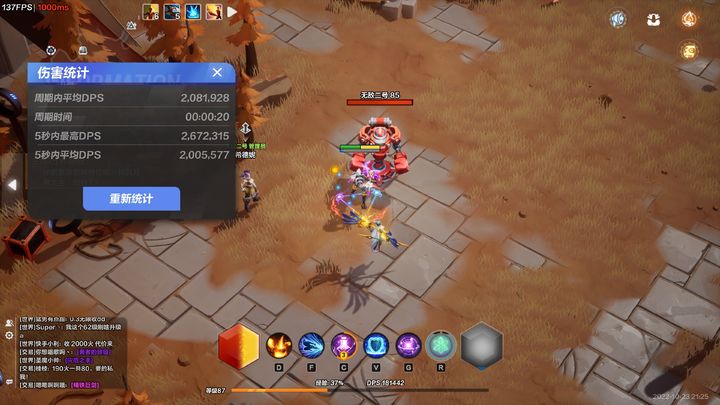Select the grey hexagon slot on skill bar
The height and width of the screenshot is (405, 720).
pyautogui.click(x=481, y=346)
